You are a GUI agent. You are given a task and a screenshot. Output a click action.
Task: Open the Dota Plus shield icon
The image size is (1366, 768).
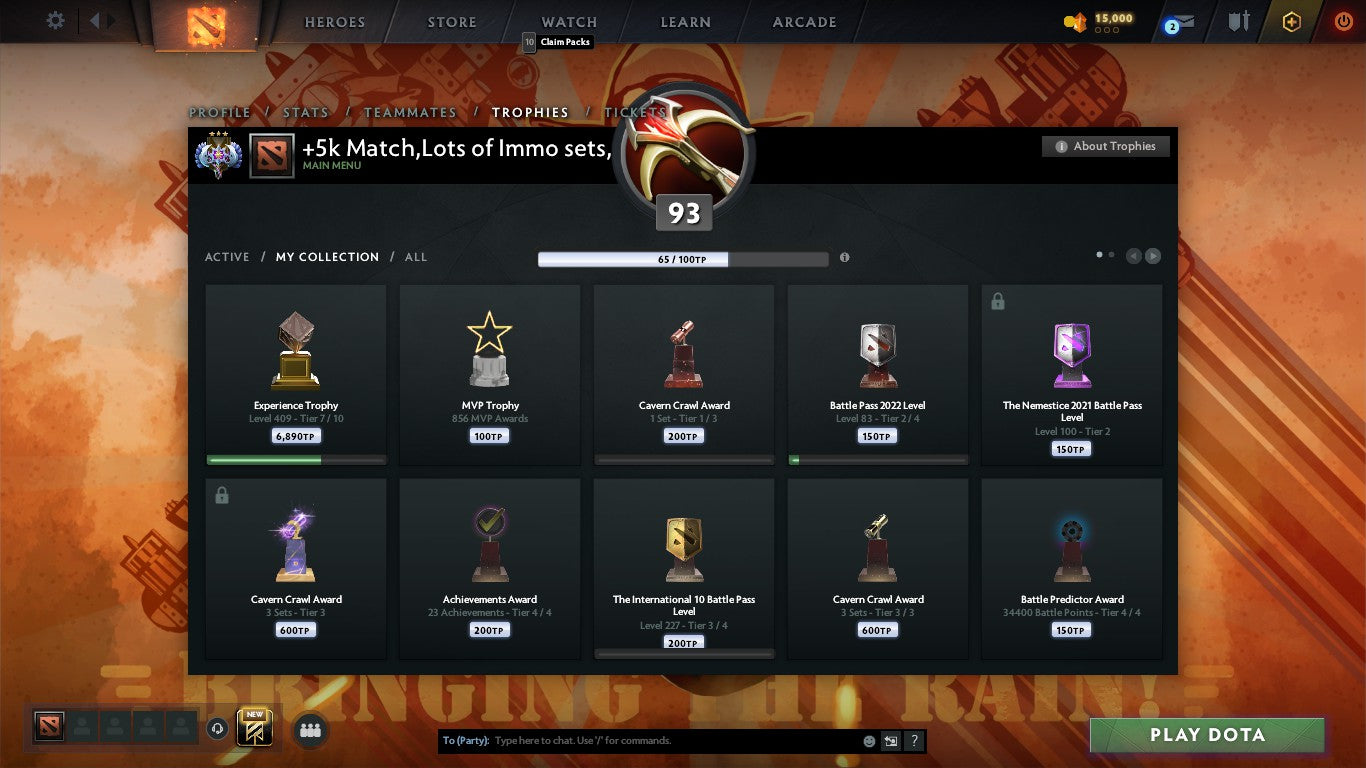tap(1291, 20)
